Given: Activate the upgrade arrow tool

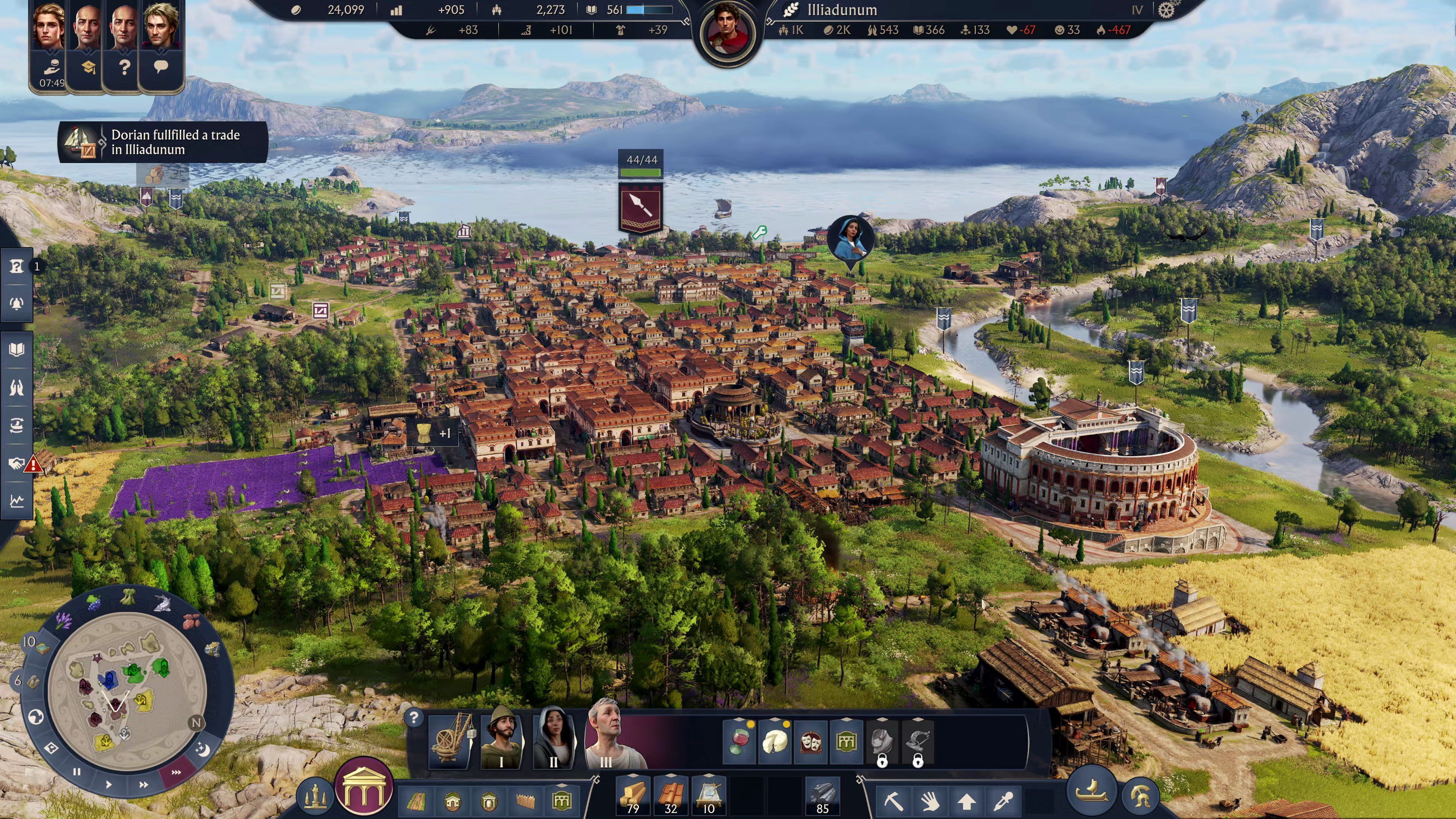Looking at the screenshot, I should 966,801.
